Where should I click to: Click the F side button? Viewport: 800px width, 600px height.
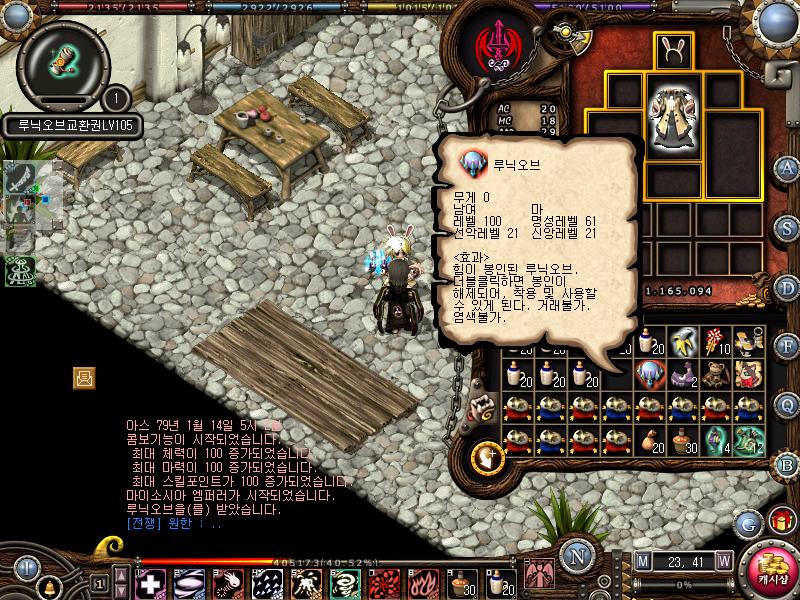click(x=787, y=346)
